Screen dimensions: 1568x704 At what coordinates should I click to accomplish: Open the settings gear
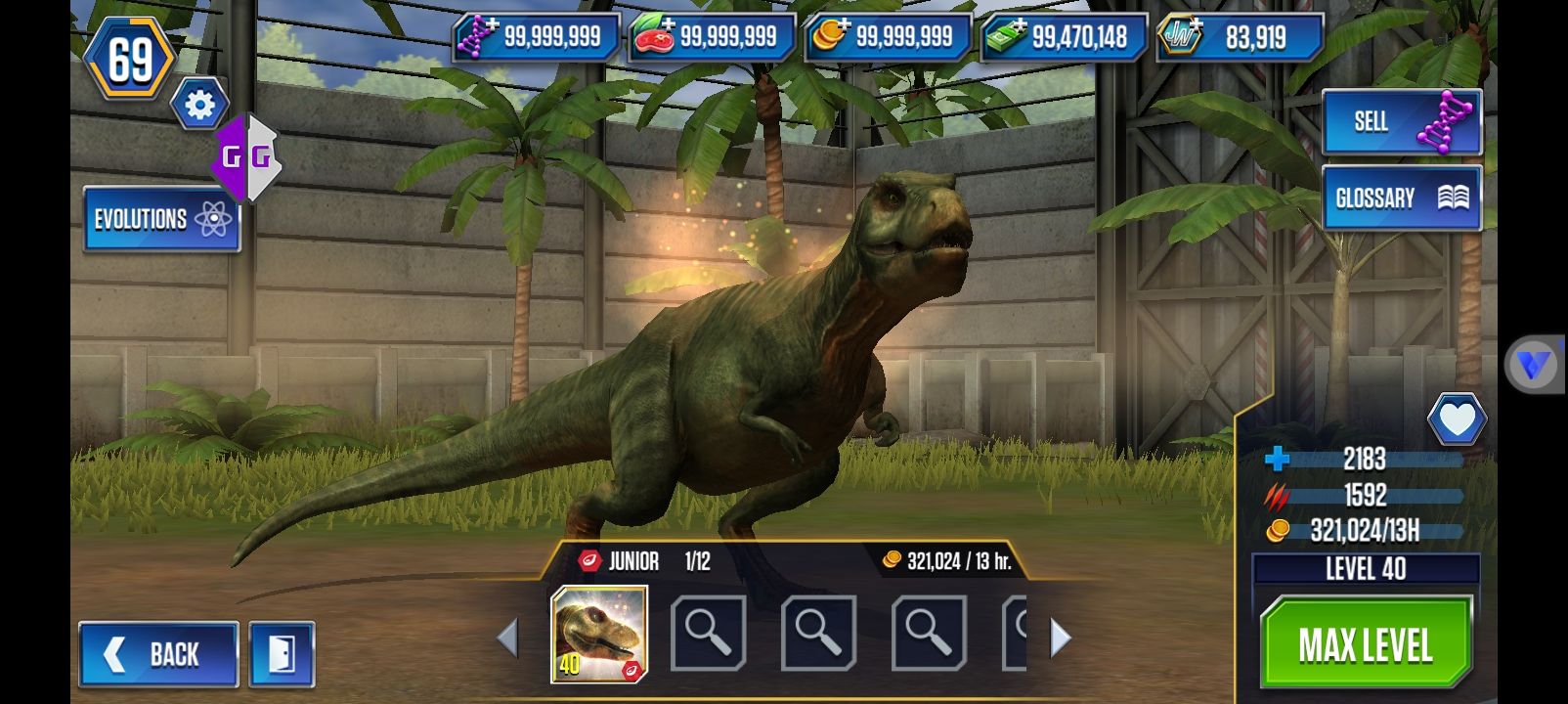[x=199, y=105]
